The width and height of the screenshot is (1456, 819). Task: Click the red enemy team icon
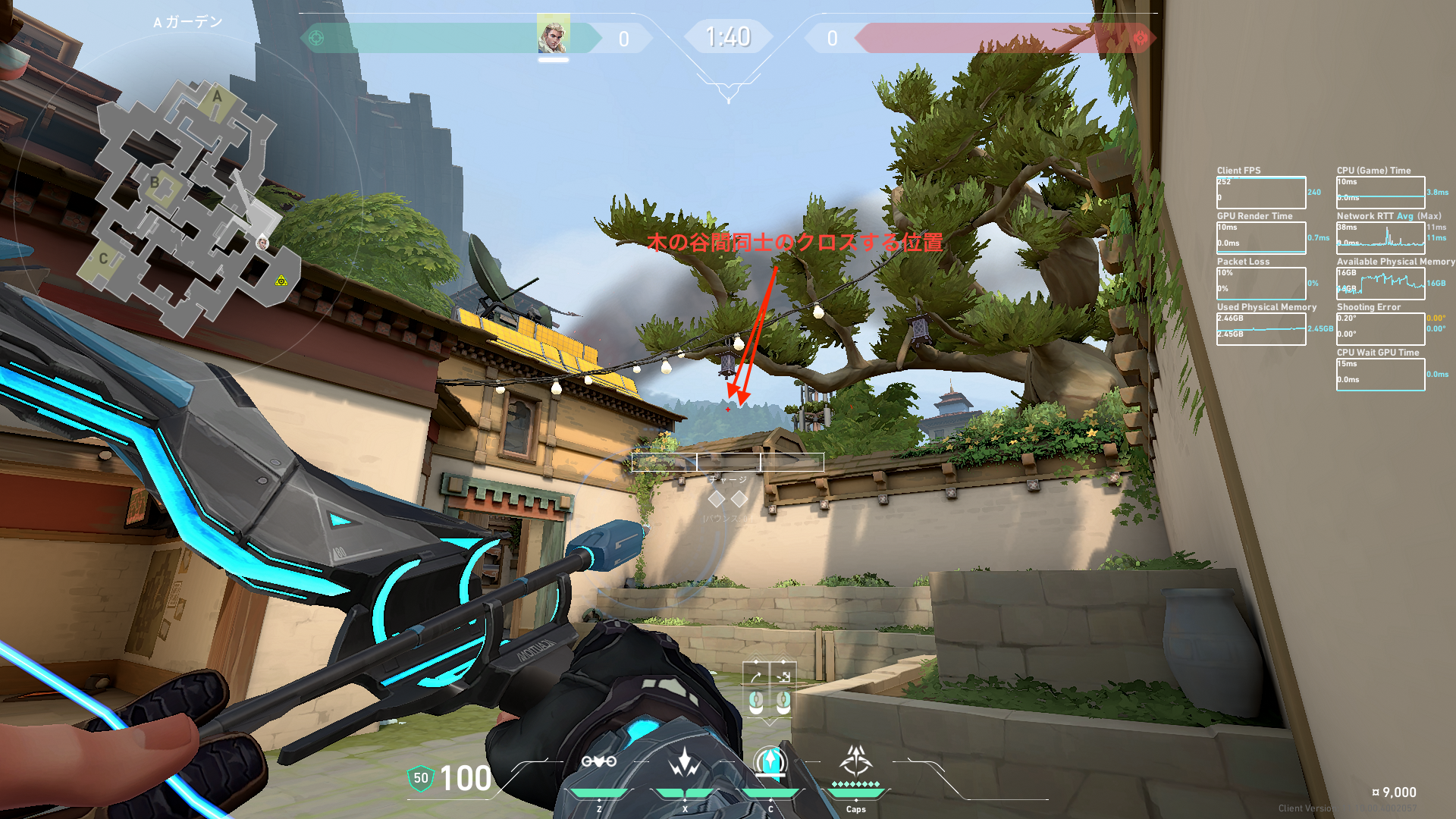coord(1140,38)
